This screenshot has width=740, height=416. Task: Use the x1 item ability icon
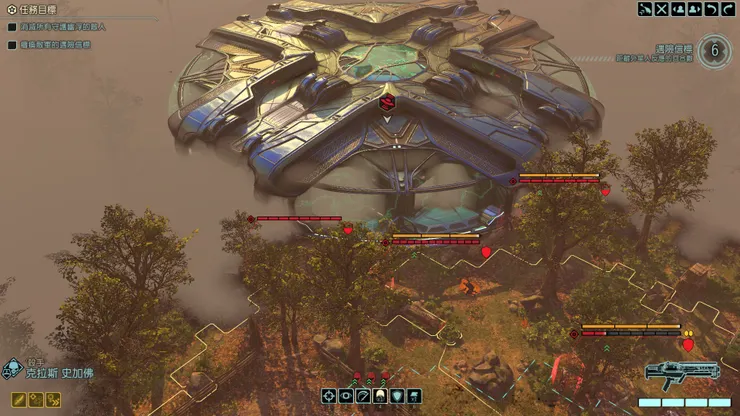413,397
